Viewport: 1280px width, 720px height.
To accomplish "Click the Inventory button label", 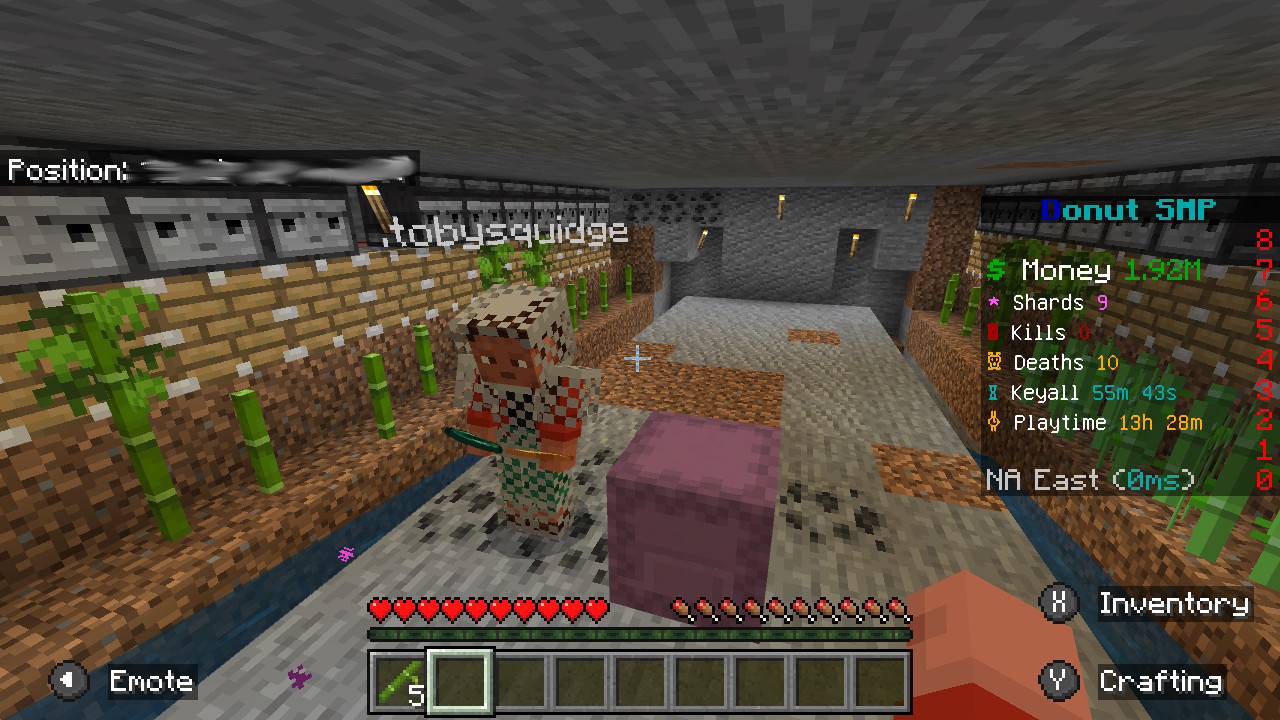I will coord(1175,604).
